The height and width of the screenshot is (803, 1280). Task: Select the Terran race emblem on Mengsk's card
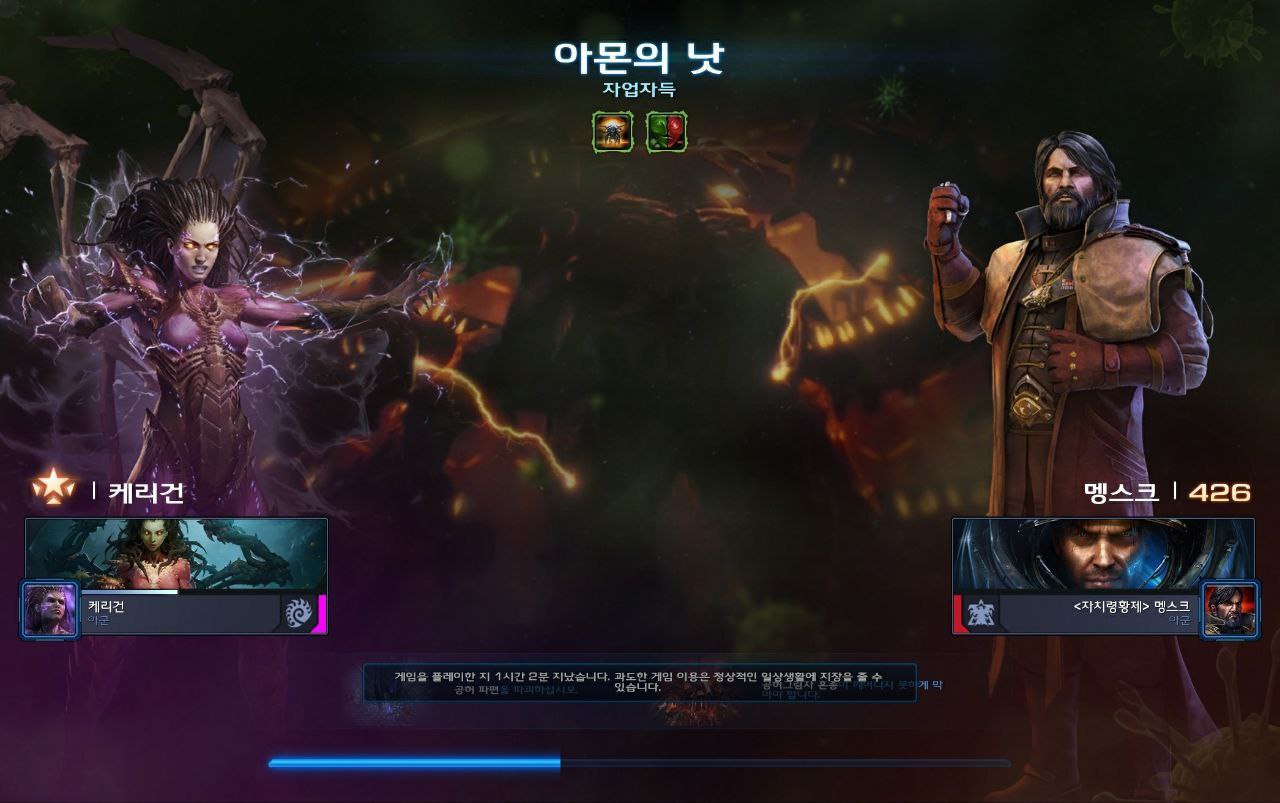981,612
